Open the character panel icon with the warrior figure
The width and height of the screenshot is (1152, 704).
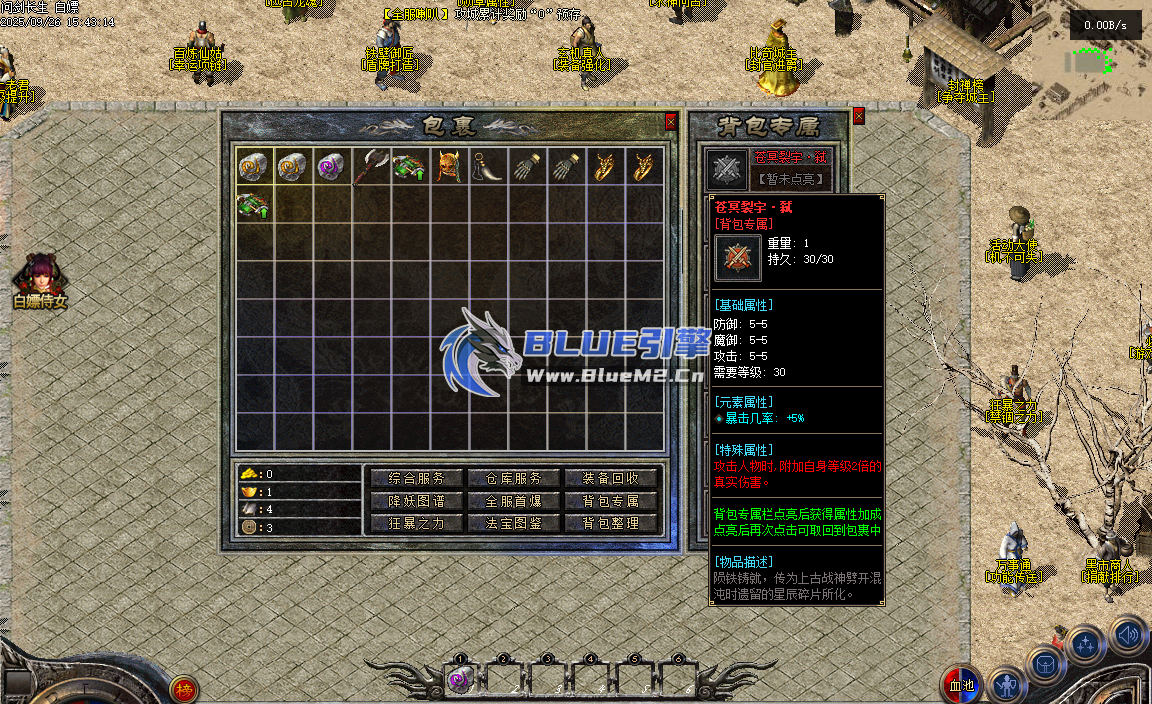pos(1008,686)
